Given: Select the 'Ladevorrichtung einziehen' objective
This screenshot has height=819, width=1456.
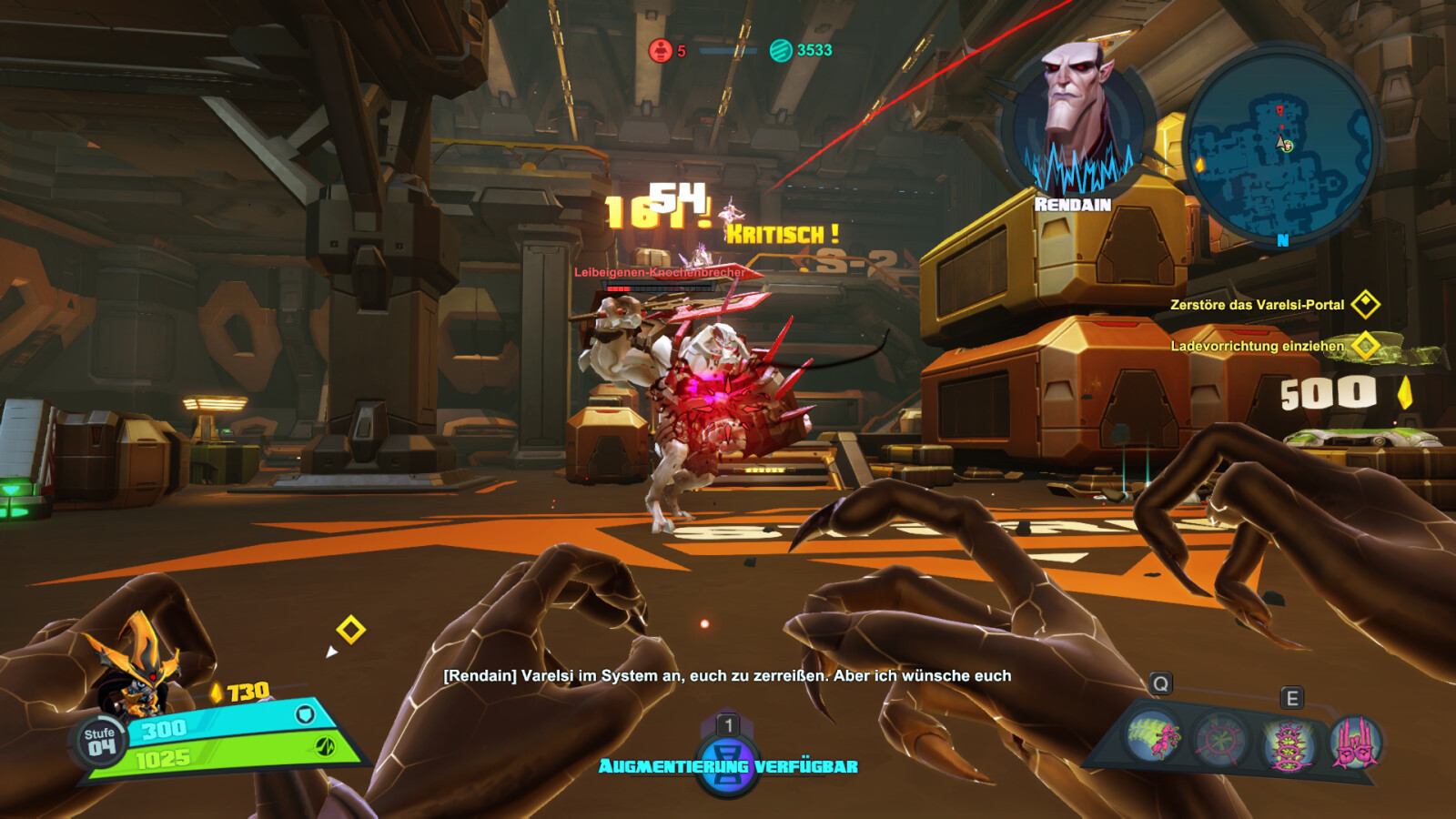Looking at the screenshot, I should tap(1257, 346).
